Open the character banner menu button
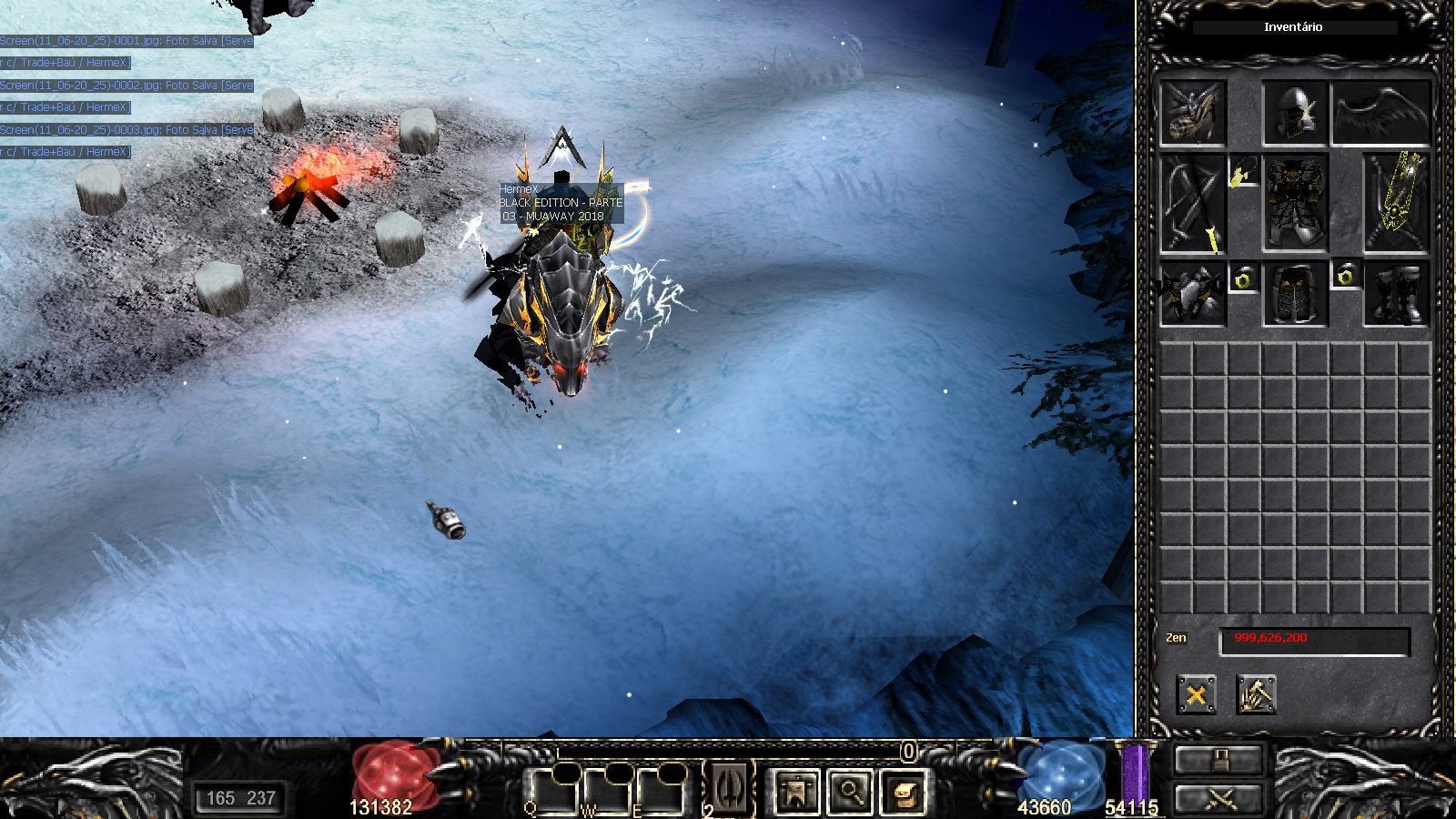1456x819 pixels. tap(796, 792)
